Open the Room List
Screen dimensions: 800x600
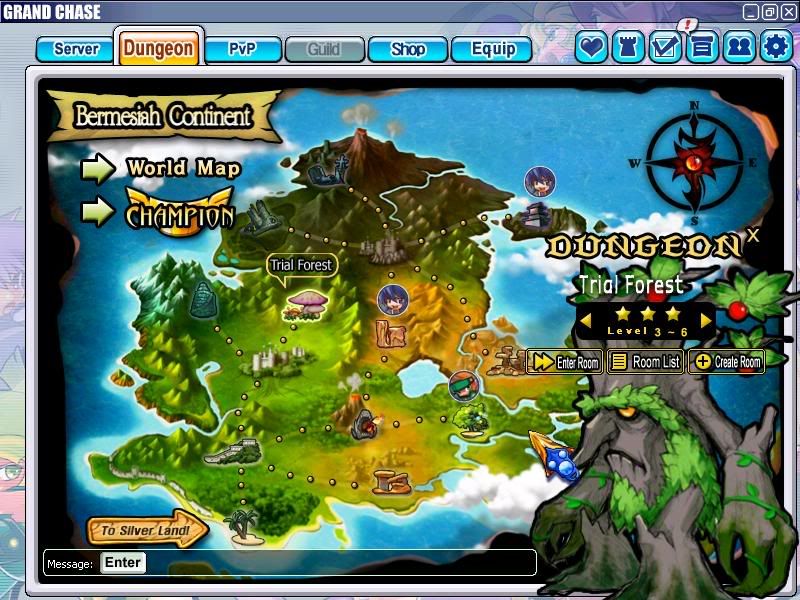click(x=646, y=362)
